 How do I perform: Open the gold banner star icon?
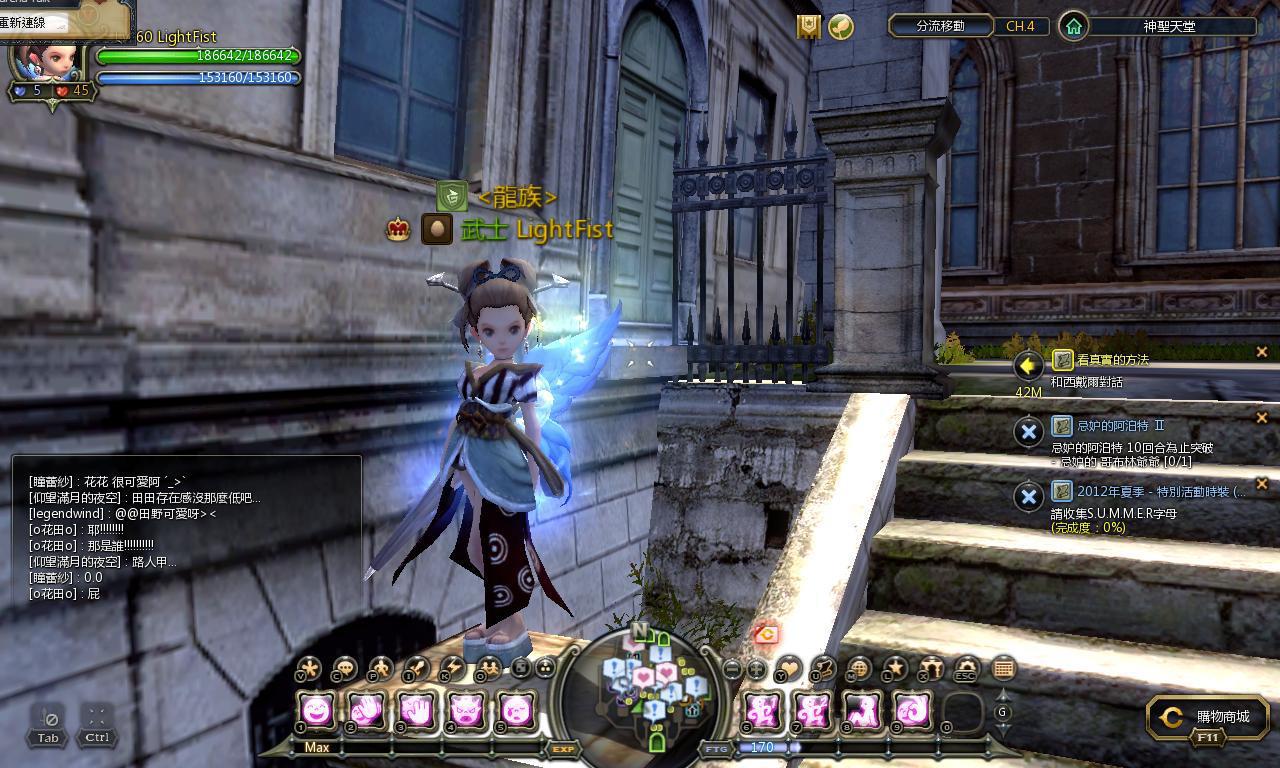(808, 27)
